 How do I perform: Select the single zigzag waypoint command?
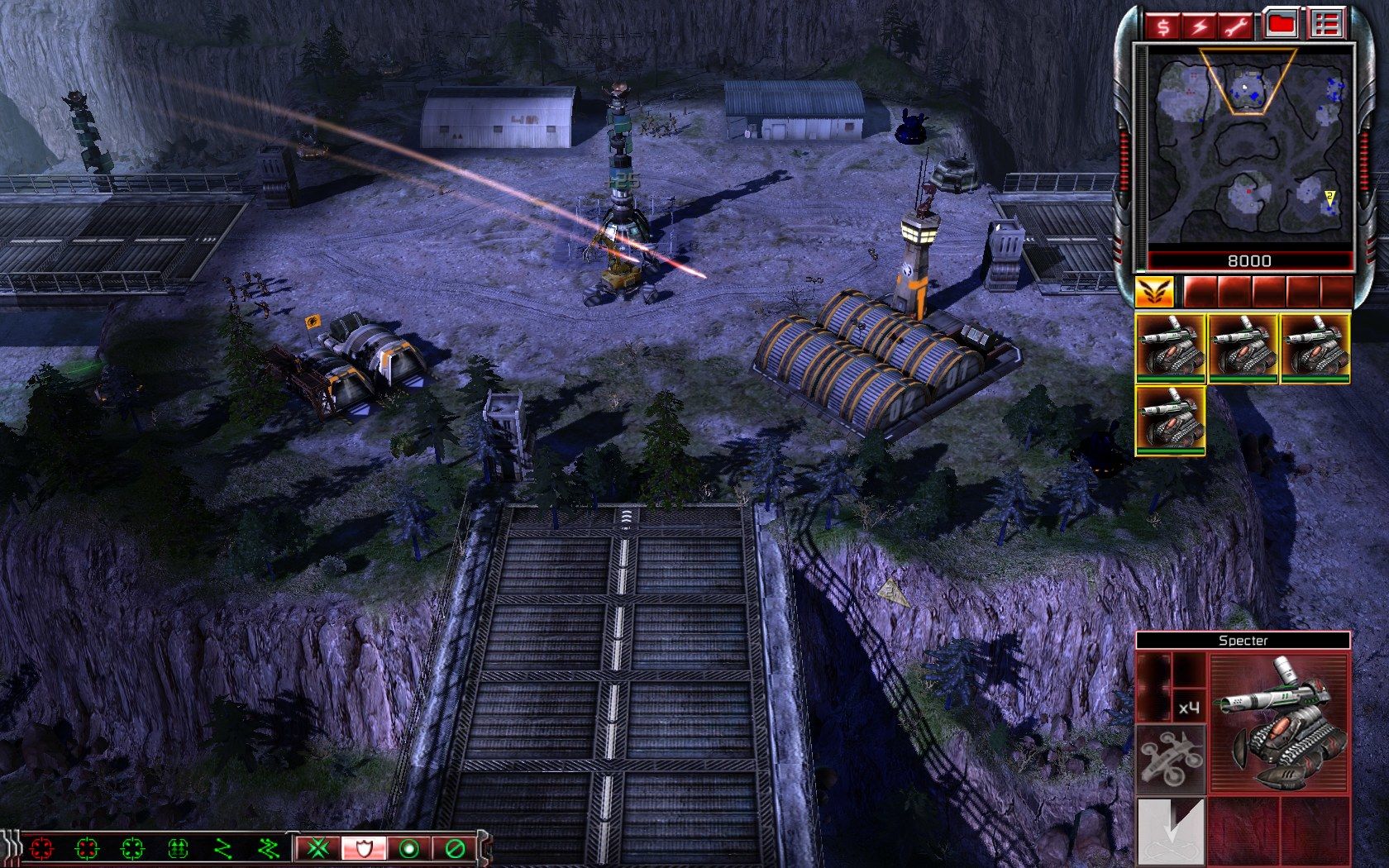tap(223, 848)
